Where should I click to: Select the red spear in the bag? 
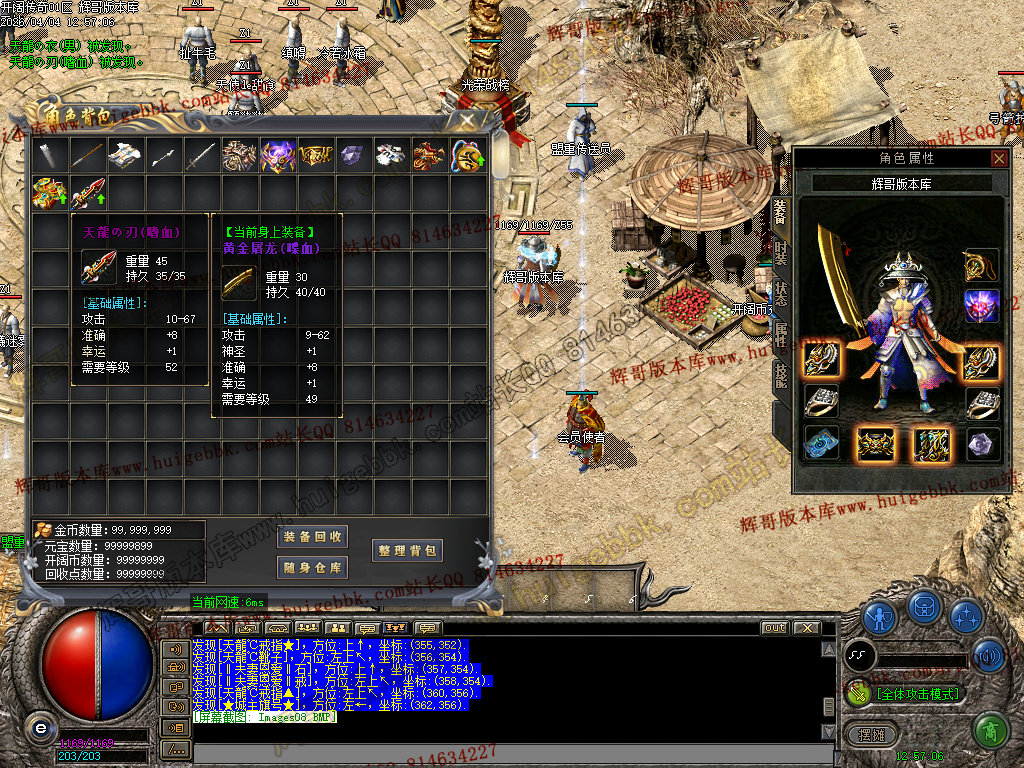[87, 192]
